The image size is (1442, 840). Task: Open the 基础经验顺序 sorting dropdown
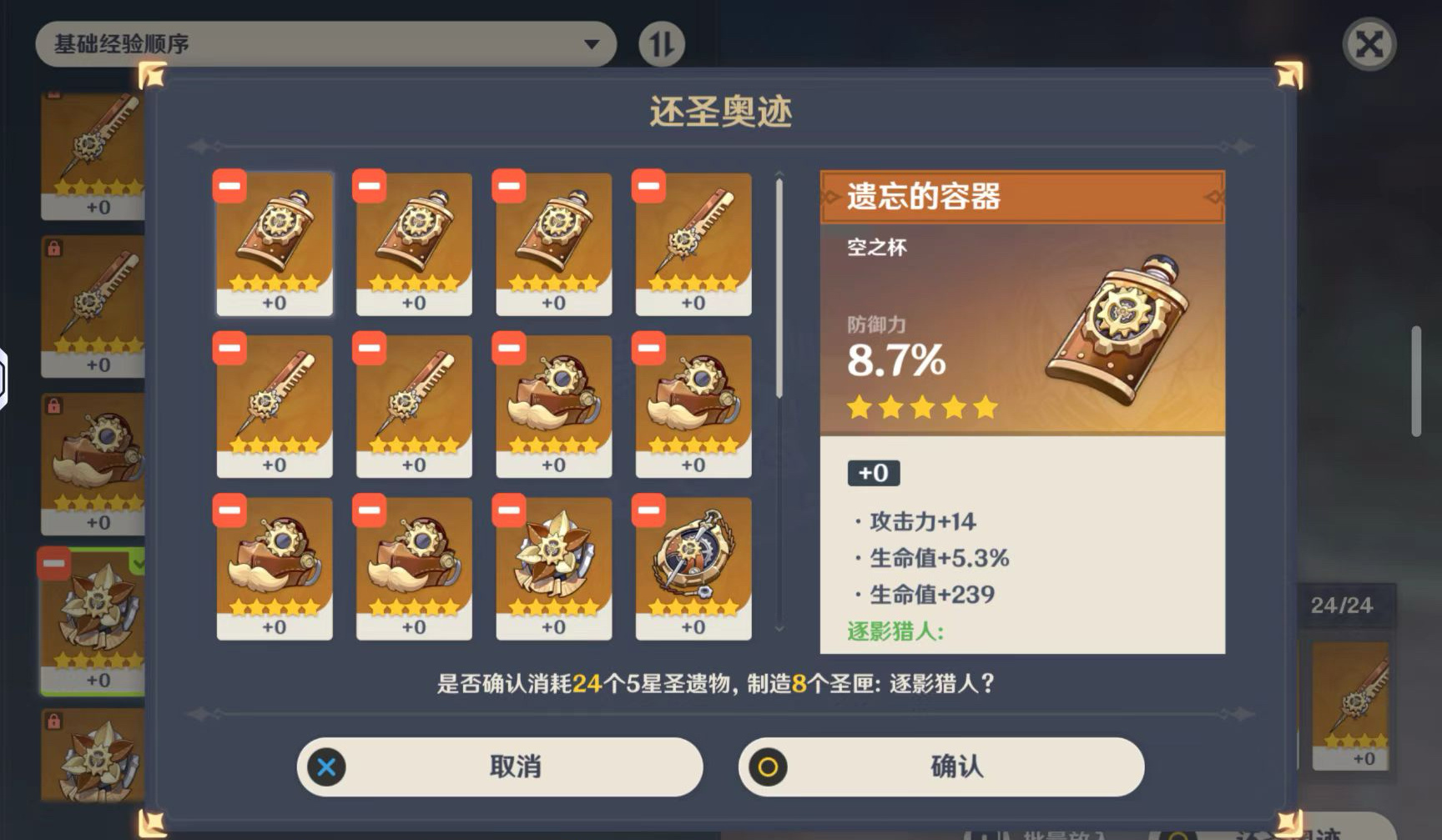[x=325, y=43]
